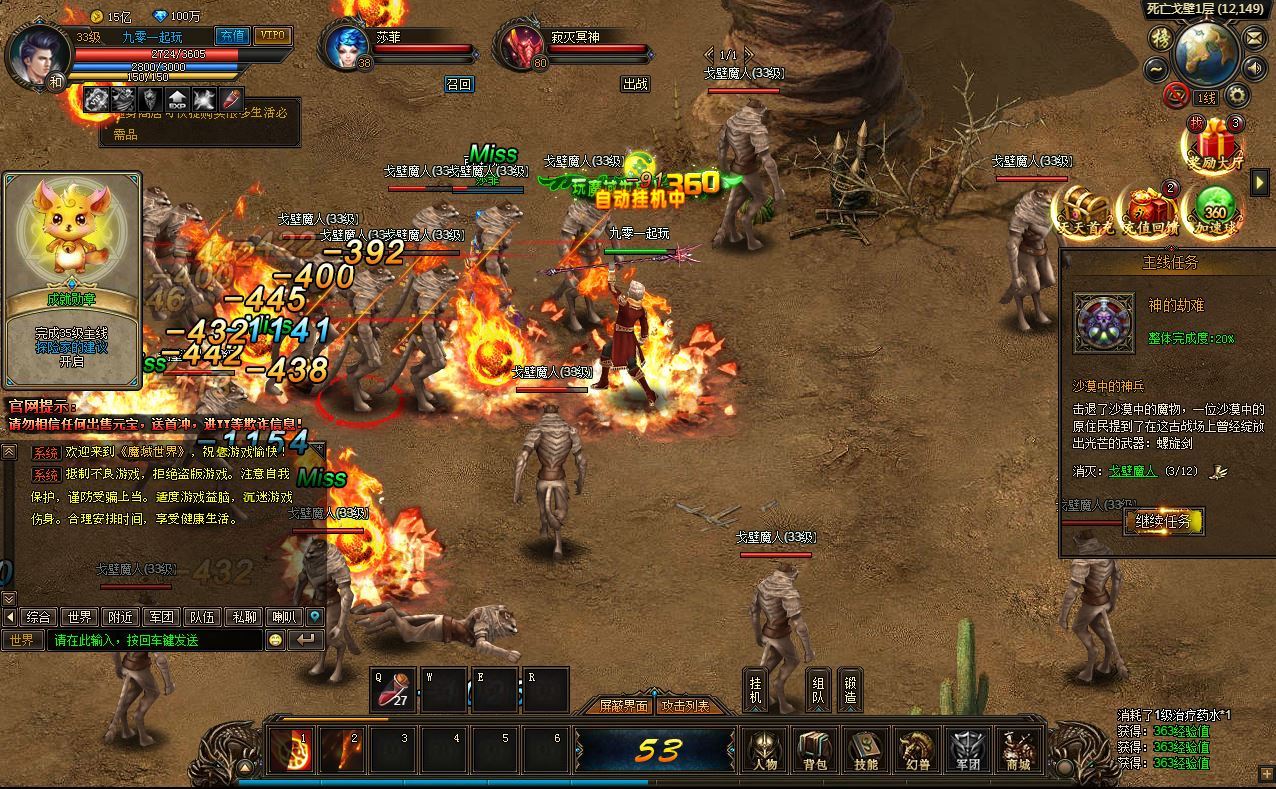Click the chat message input field
Screen dimensions: 1276x789
click(155, 640)
